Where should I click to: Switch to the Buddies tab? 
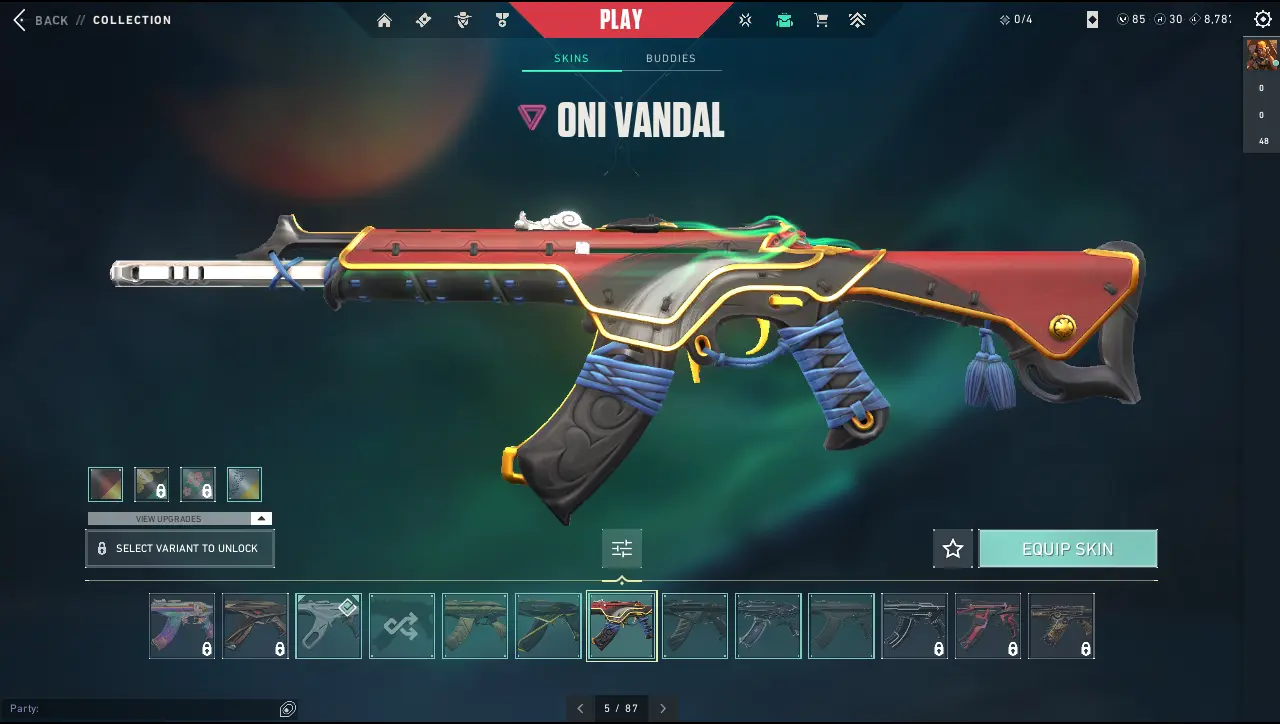point(671,58)
